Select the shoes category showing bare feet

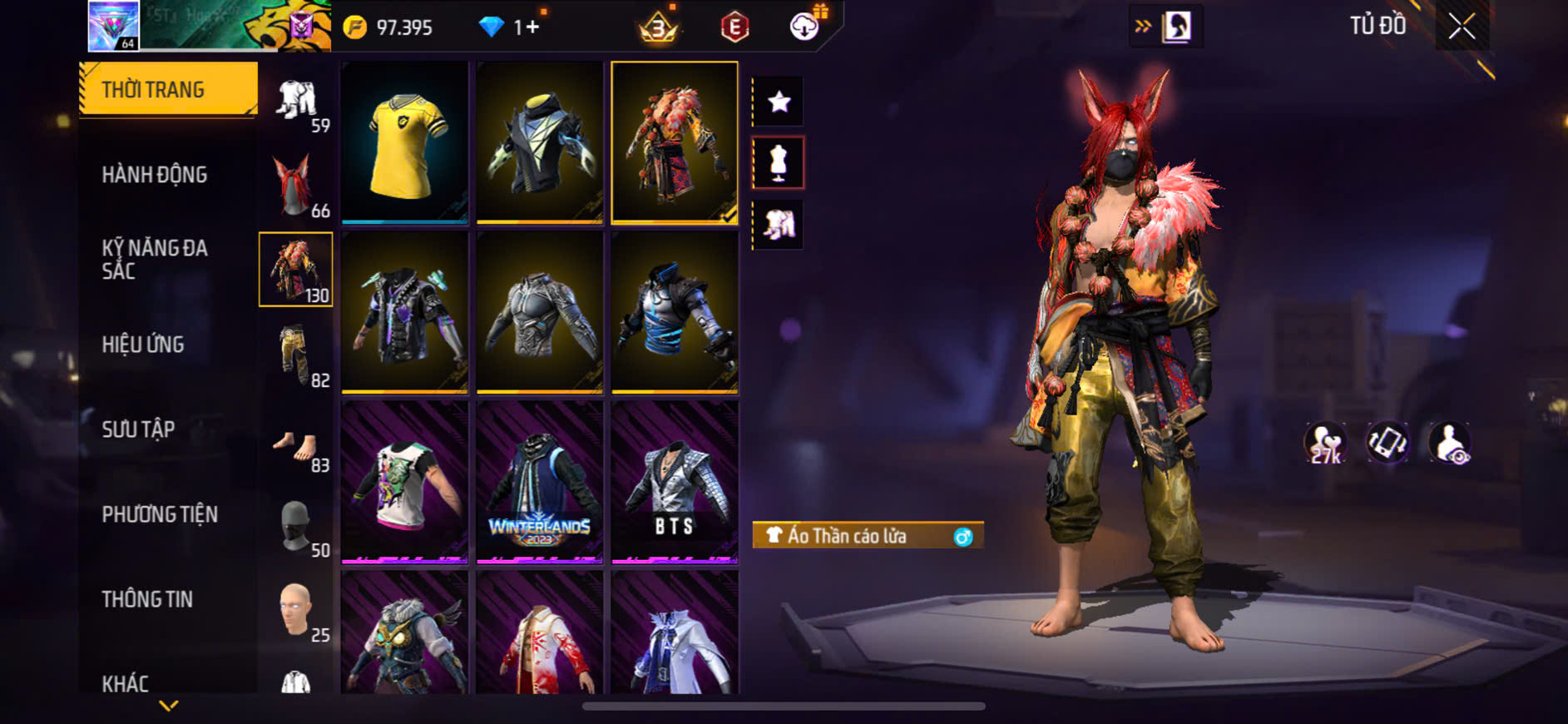click(x=296, y=448)
